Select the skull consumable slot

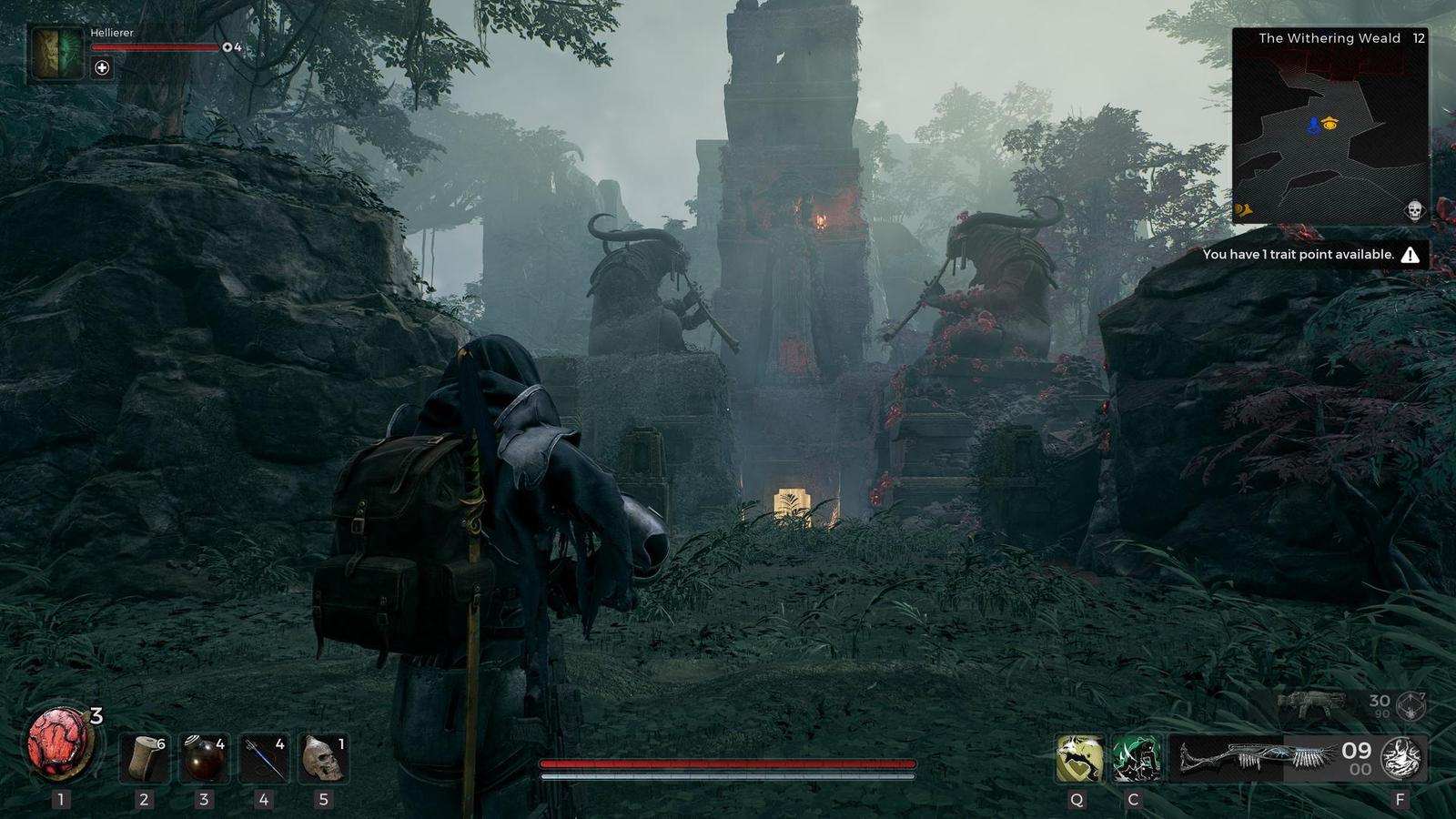point(323,758)
